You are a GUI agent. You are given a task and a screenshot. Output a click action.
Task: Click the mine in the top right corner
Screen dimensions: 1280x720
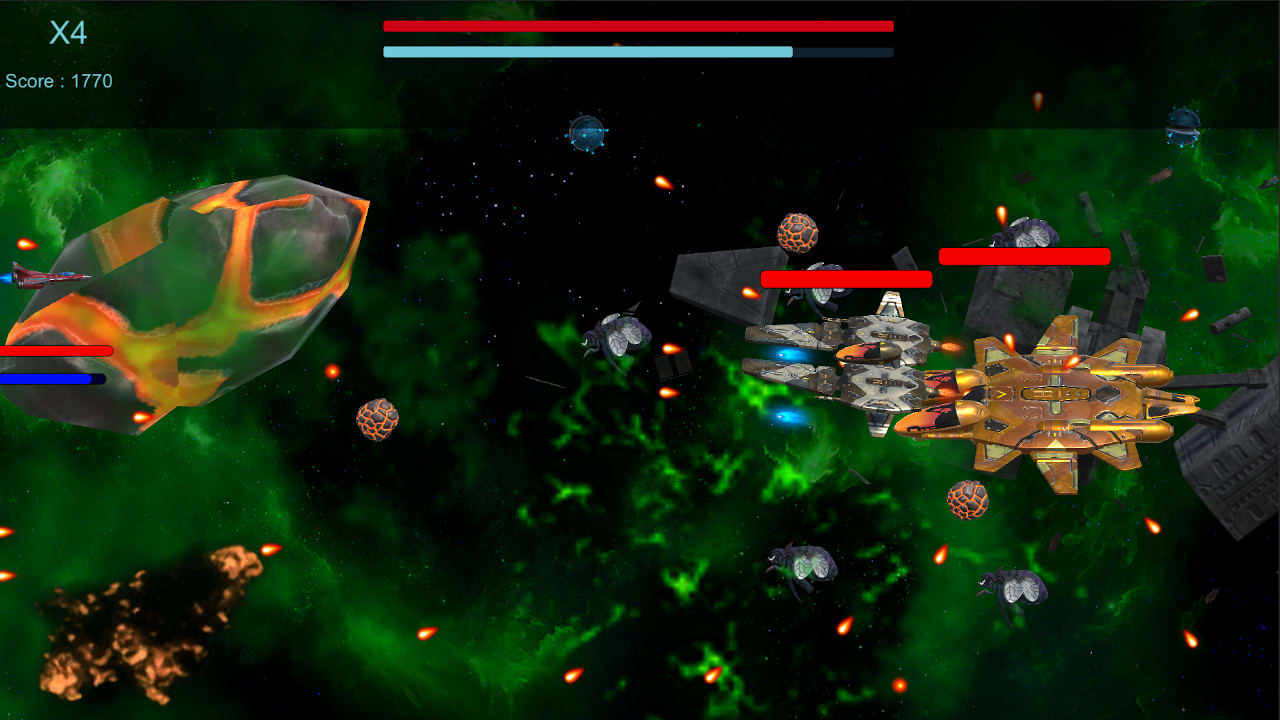coord(1184,127)
